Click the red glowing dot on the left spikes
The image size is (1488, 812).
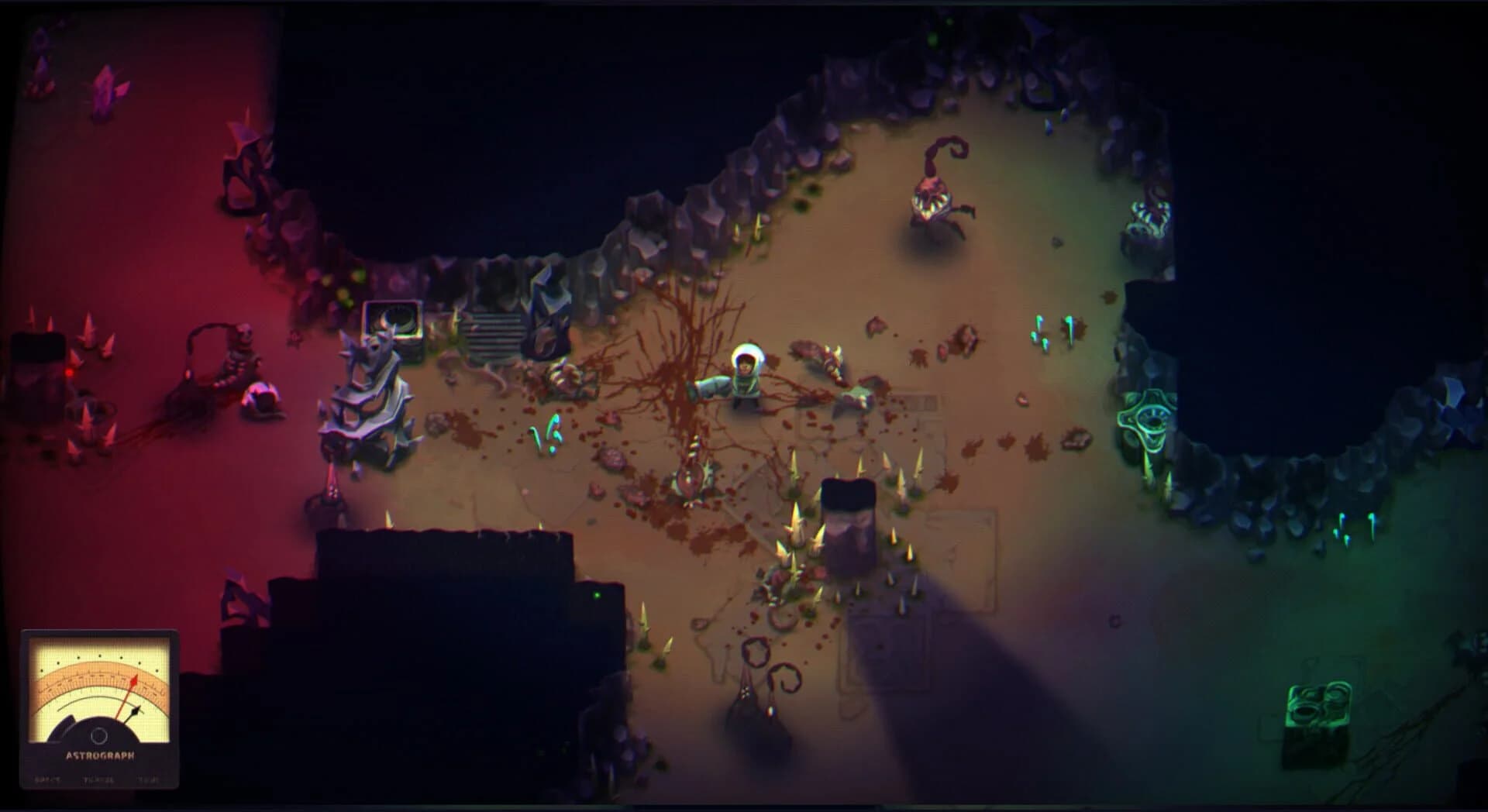pos(70,372)
